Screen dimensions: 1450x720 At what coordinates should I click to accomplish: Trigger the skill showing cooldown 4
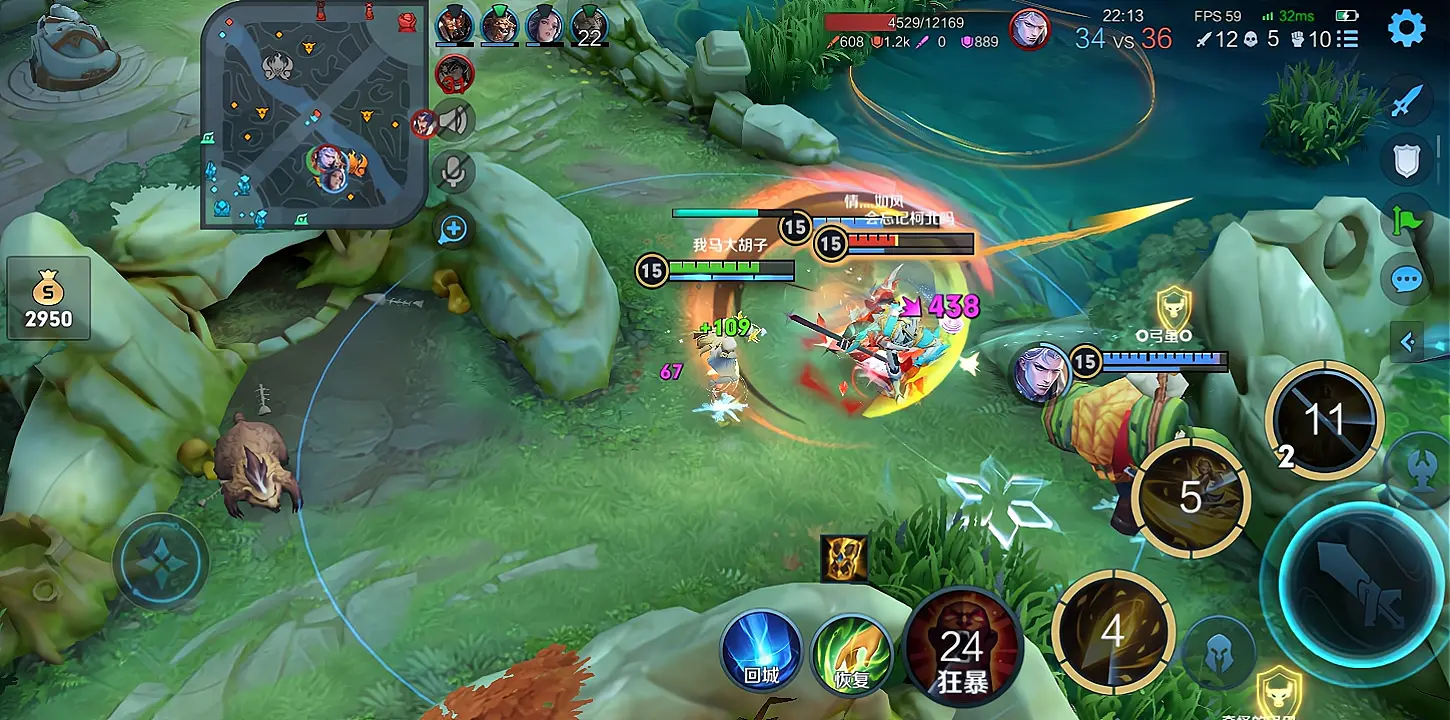click(x=1112, y=630)
